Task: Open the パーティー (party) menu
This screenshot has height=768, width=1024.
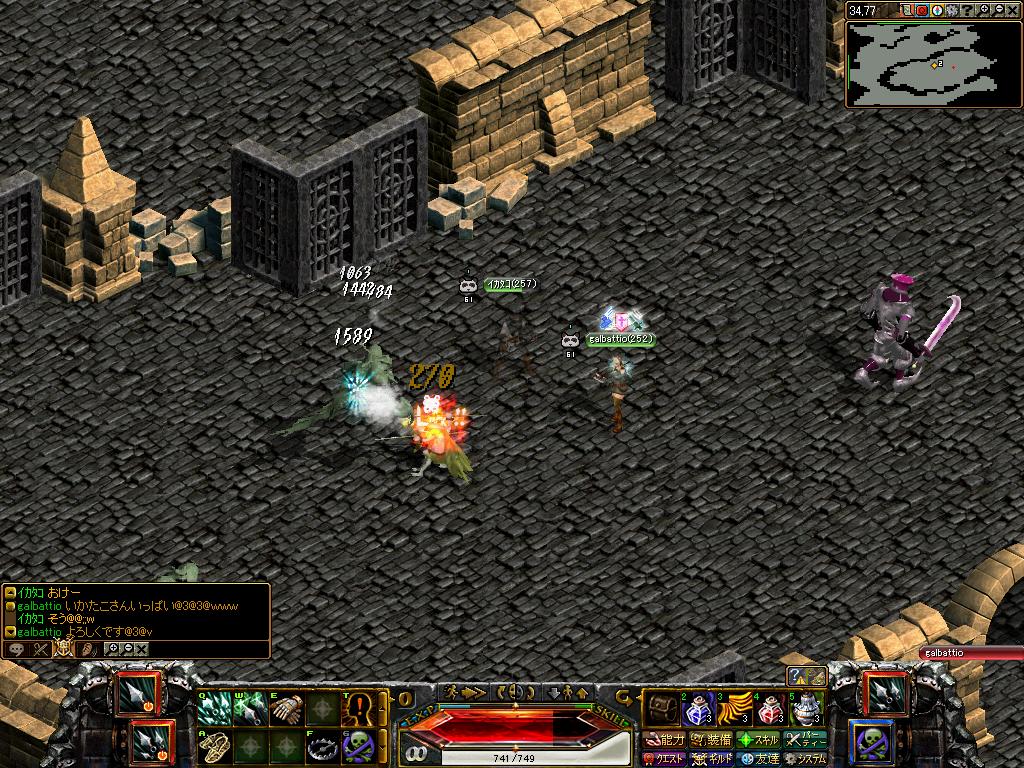Action: 805,740
